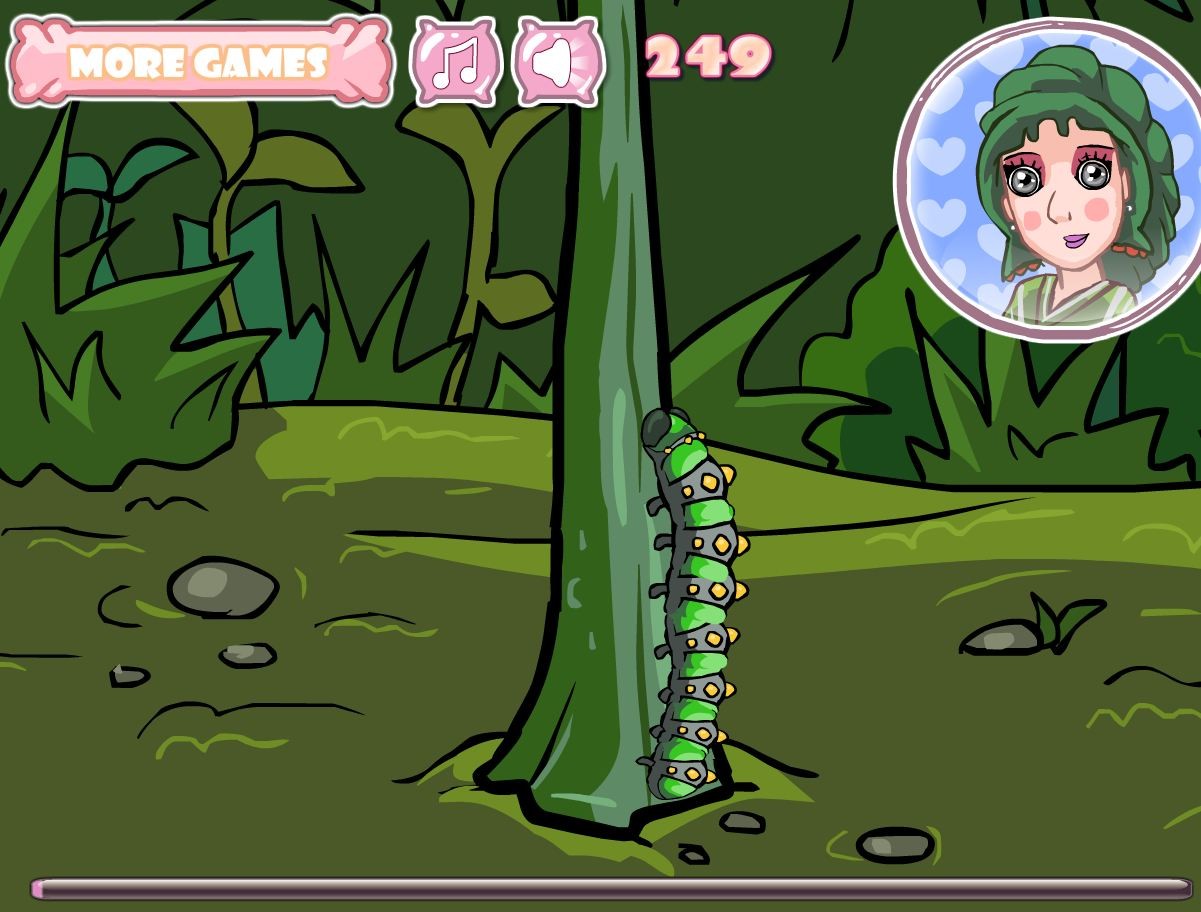Mute the sound with speaker button
Screen dimensions: 1201x912
(558, 61)
